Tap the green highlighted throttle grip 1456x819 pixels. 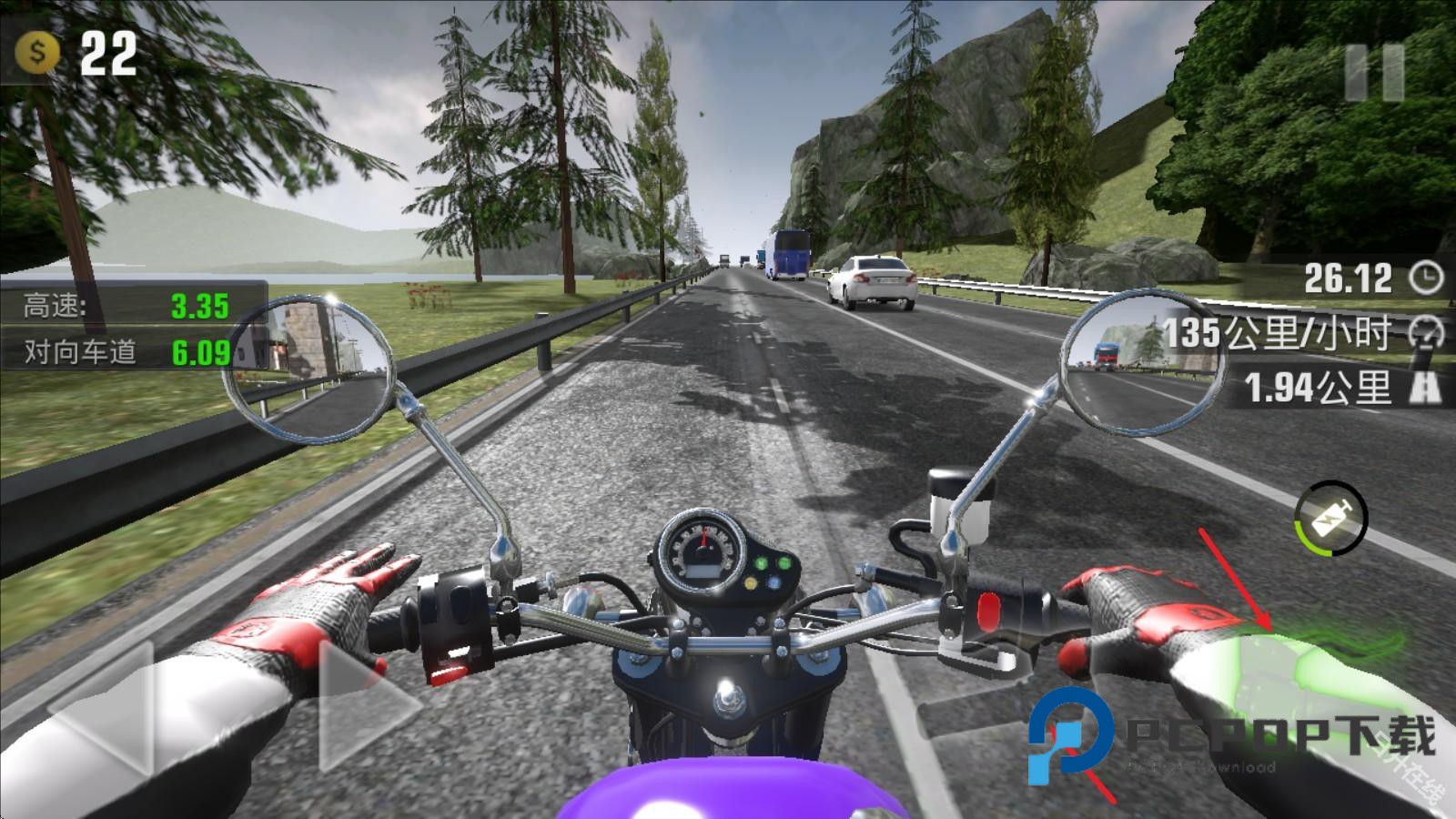click(x=1292, y=673)
